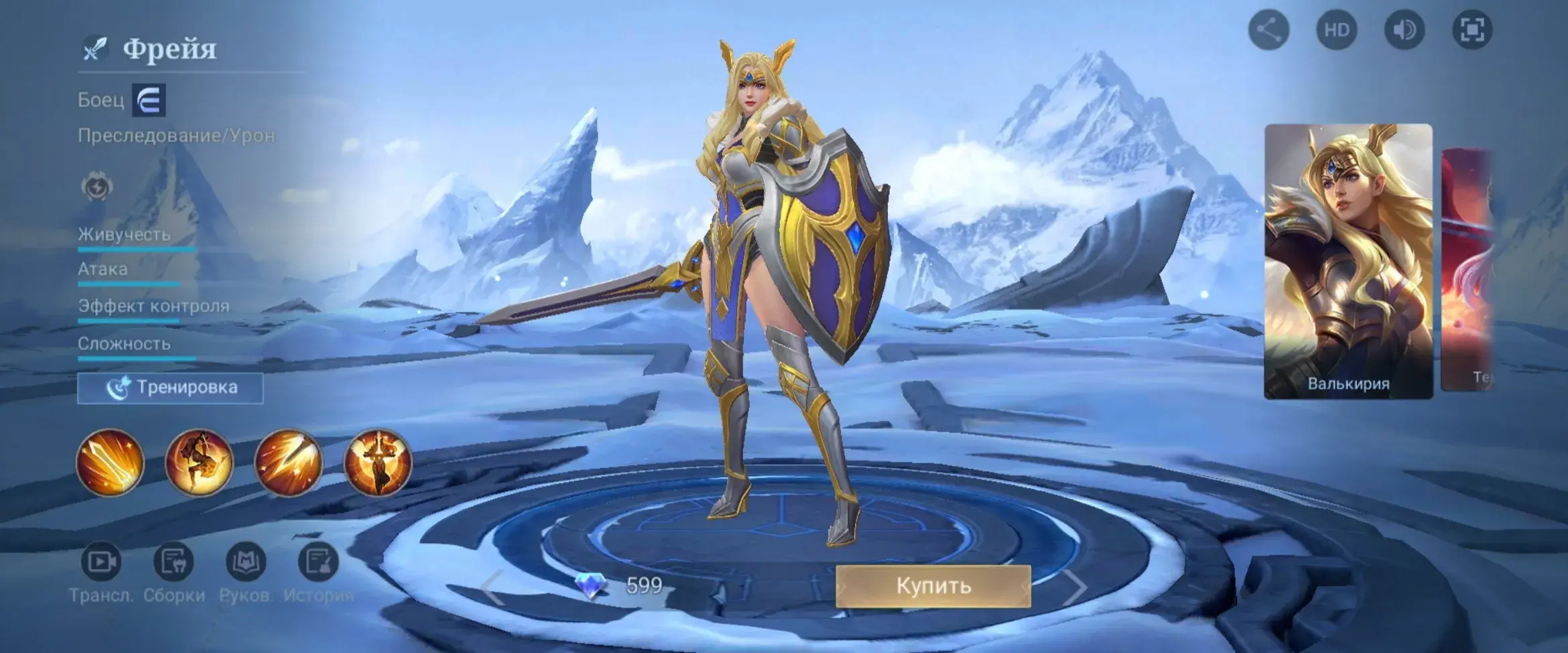Go to the next hero with right arrow

1074,589
